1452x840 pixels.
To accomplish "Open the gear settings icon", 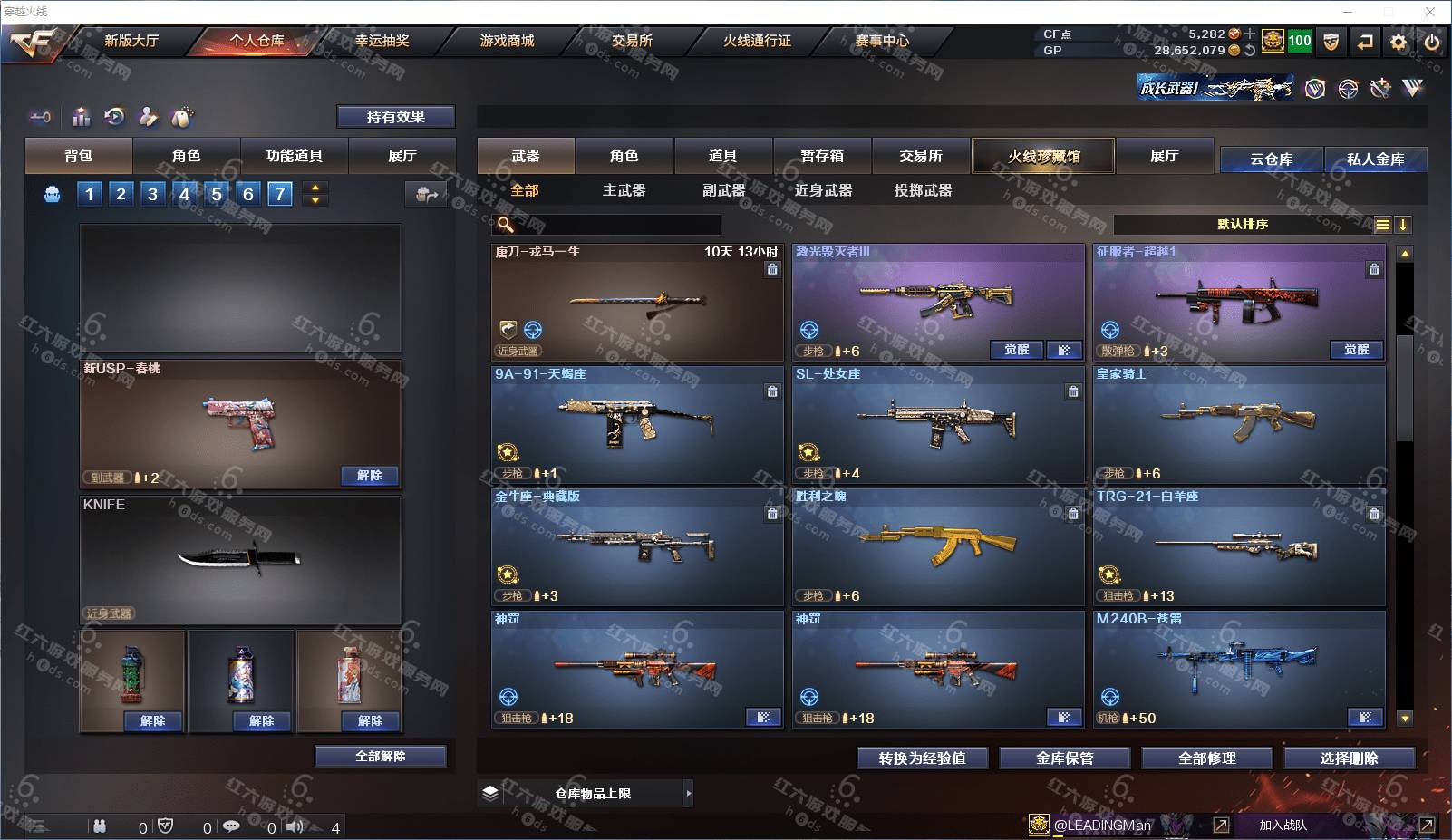I will coord(1399,42).
